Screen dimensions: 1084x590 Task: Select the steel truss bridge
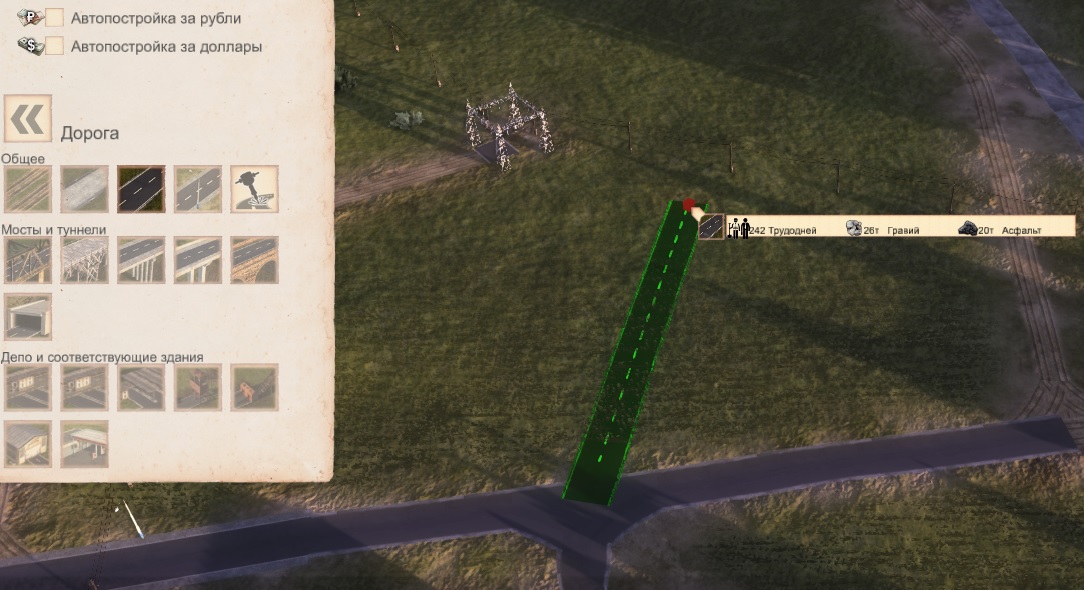[28, 260]
